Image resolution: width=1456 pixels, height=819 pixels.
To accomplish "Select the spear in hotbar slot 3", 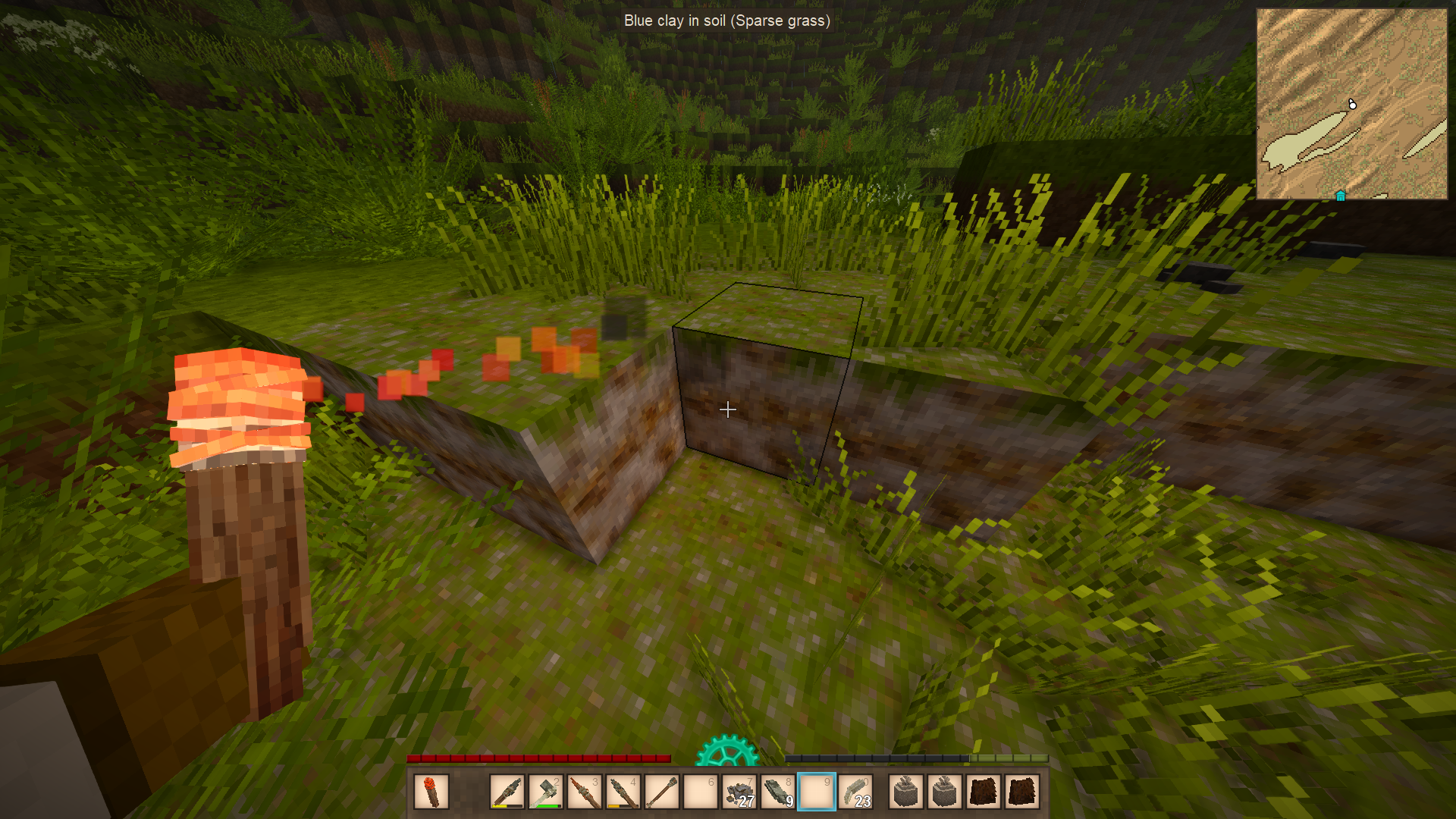I will pos(585,792).
